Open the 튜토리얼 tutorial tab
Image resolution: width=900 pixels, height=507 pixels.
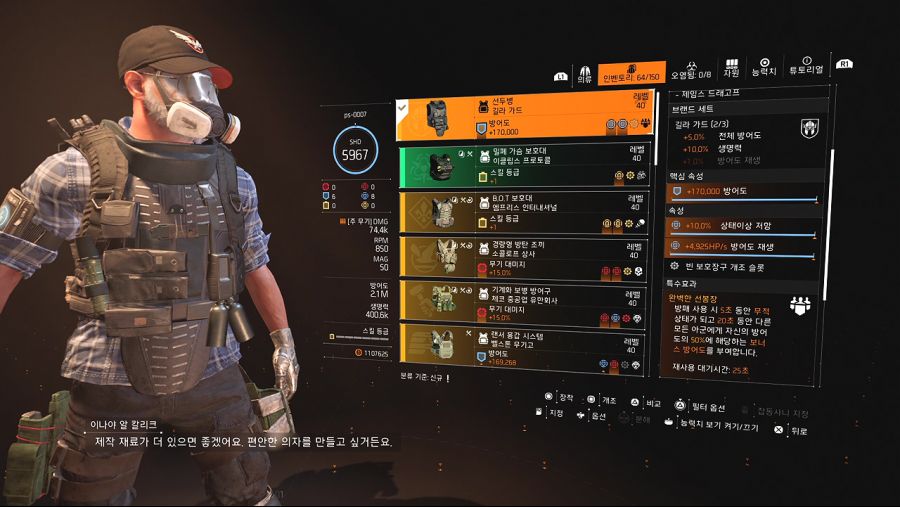tap(806, 67)
